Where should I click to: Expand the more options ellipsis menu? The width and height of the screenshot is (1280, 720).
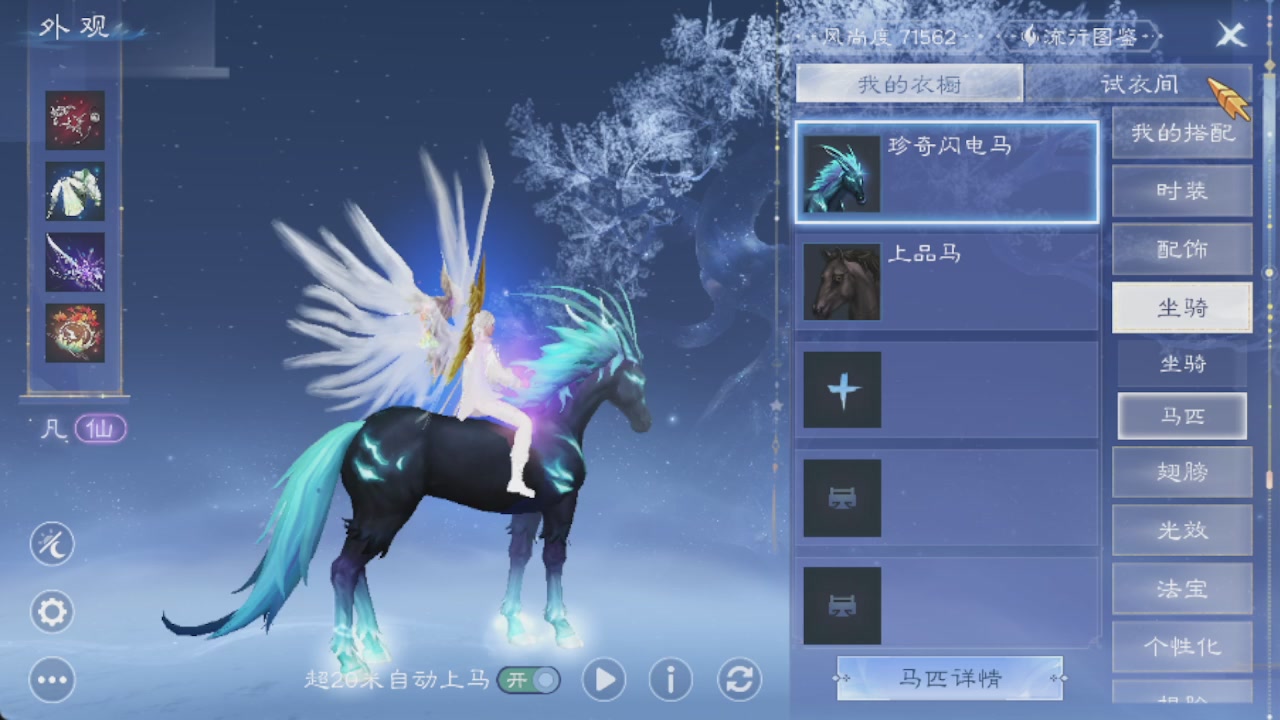pos(51,680)
